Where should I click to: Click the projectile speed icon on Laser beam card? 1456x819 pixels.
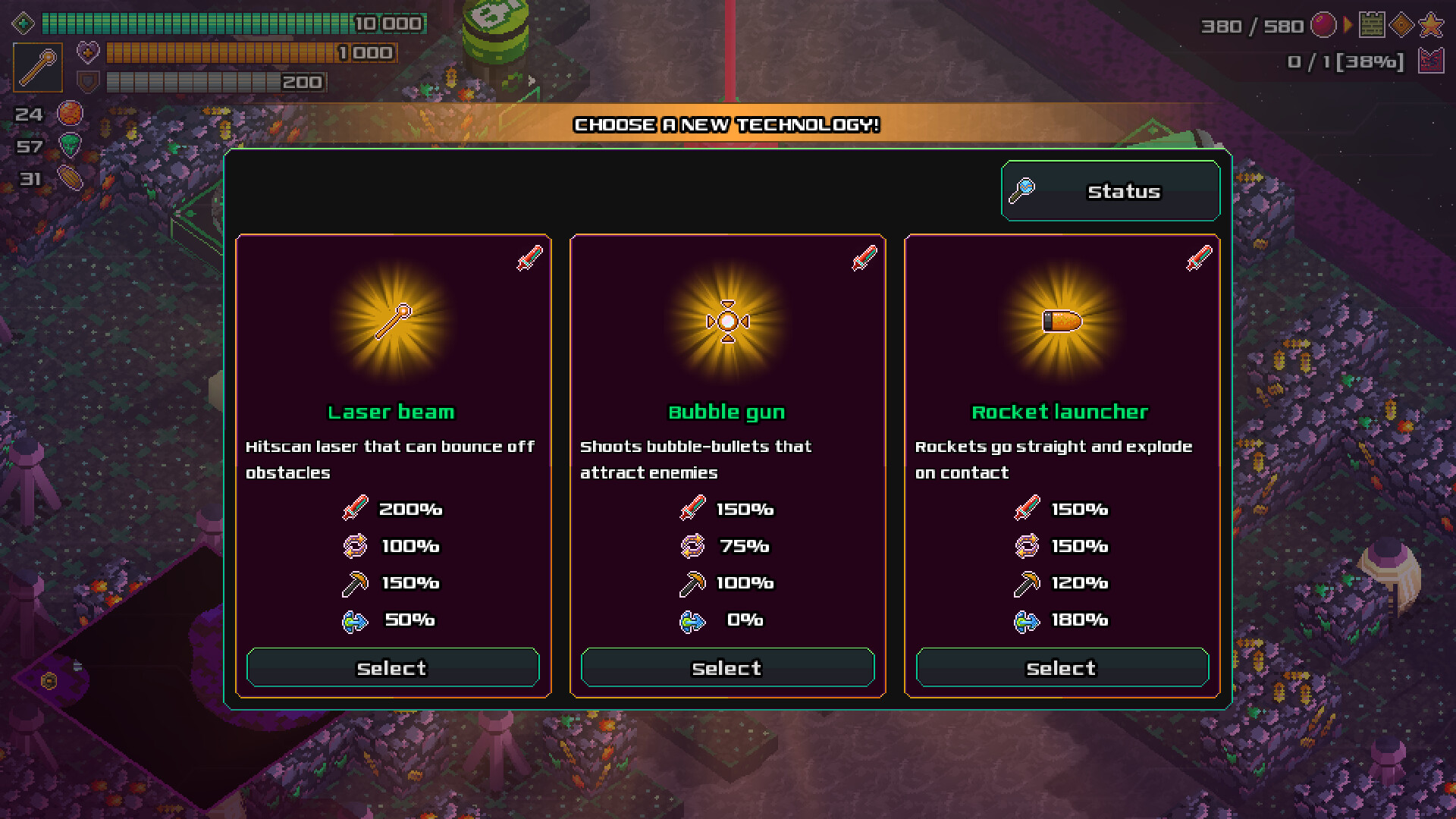(353, 620)
